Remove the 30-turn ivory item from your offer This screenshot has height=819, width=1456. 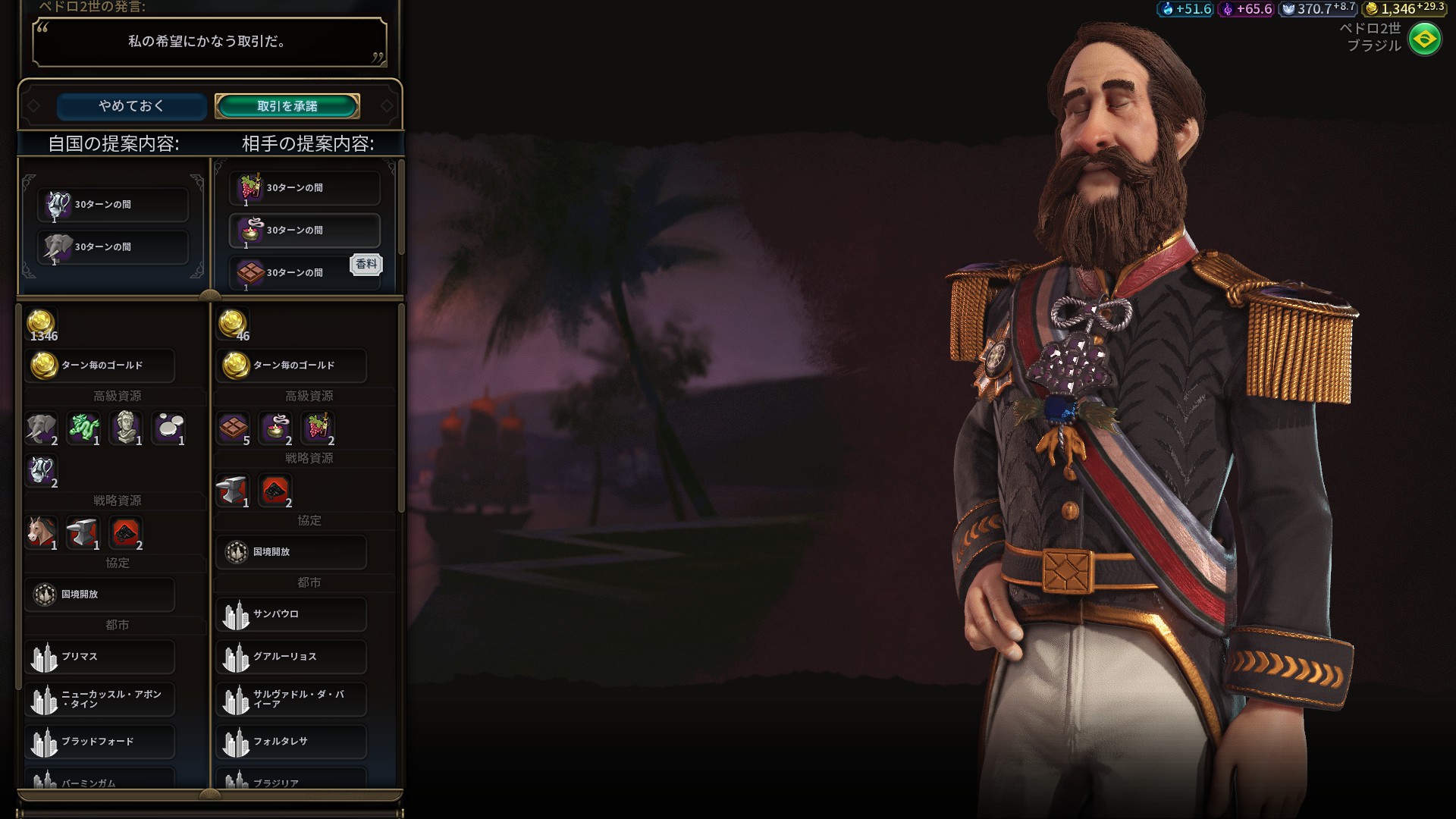(x=113, y=247)
